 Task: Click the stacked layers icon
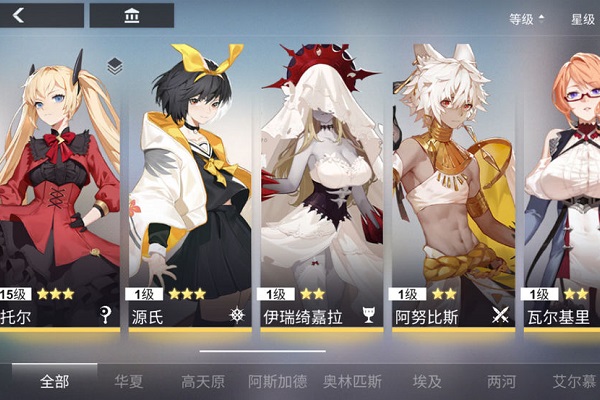point(115,66)
